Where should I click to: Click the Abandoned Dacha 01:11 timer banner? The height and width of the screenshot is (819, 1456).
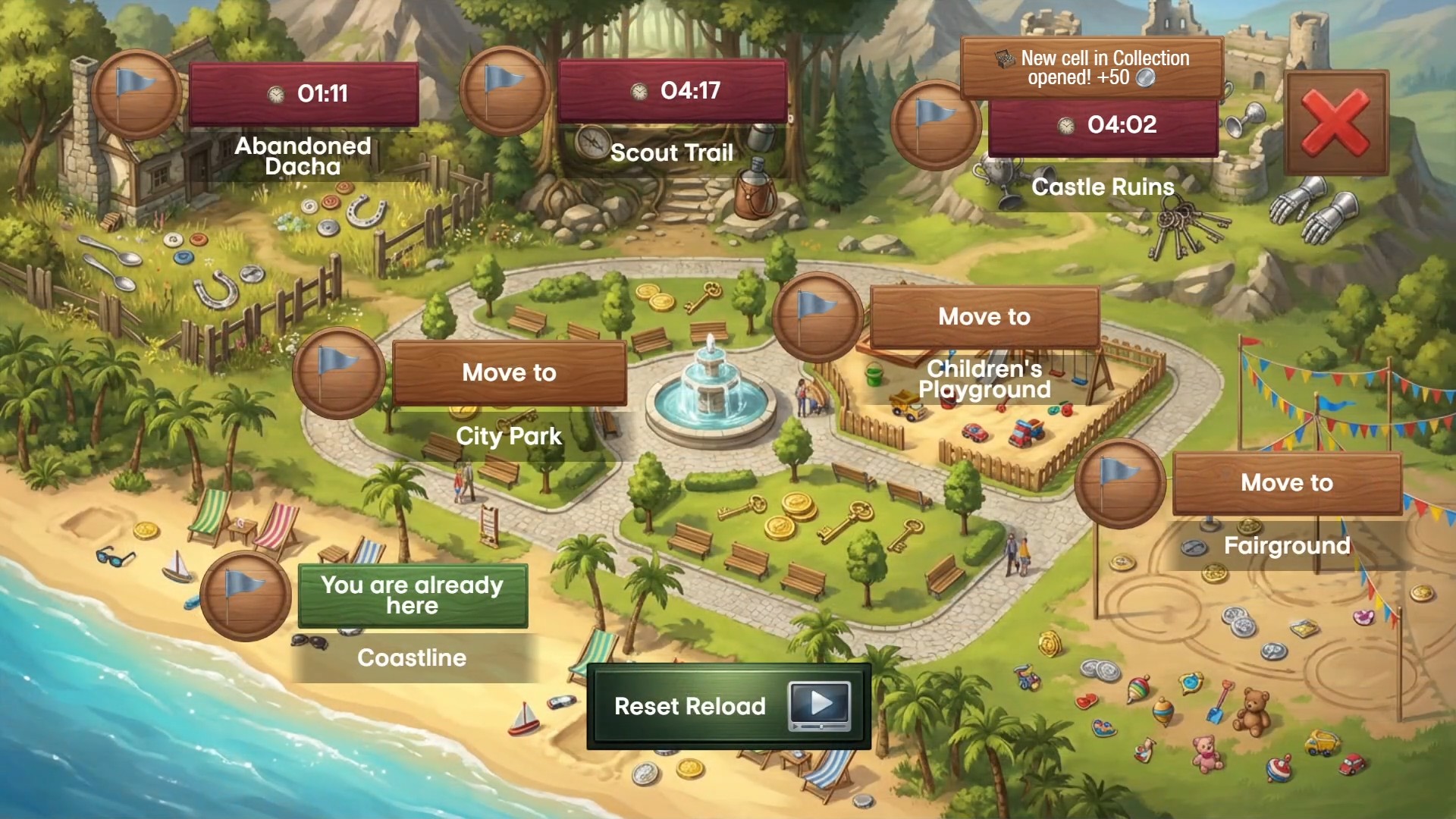[x=303, y=93]
